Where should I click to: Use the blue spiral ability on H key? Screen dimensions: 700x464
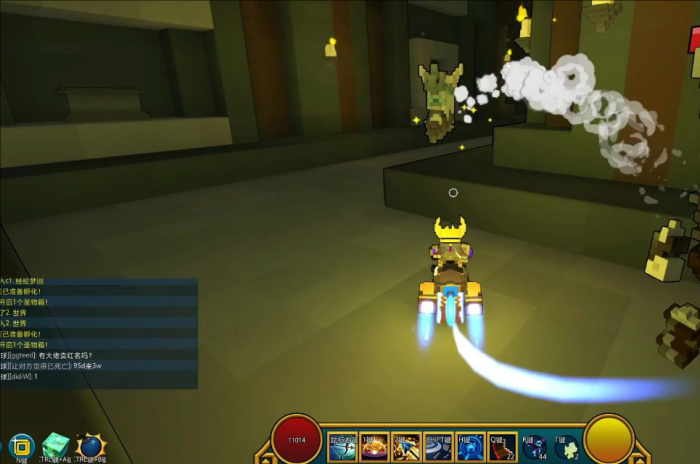click(470, 446)
